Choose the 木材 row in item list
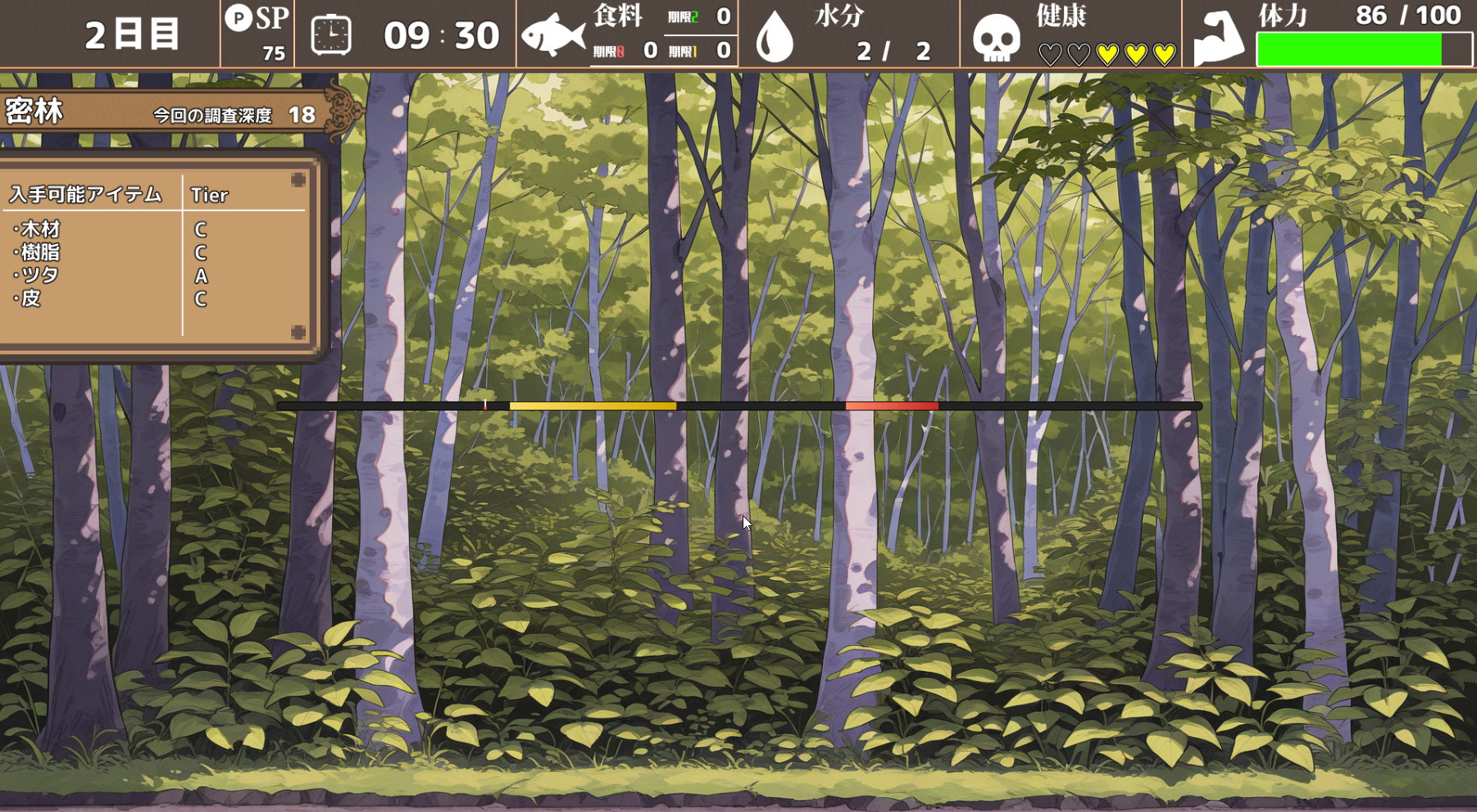Viewport: 1477px width, 812px height. pos(40,229)
